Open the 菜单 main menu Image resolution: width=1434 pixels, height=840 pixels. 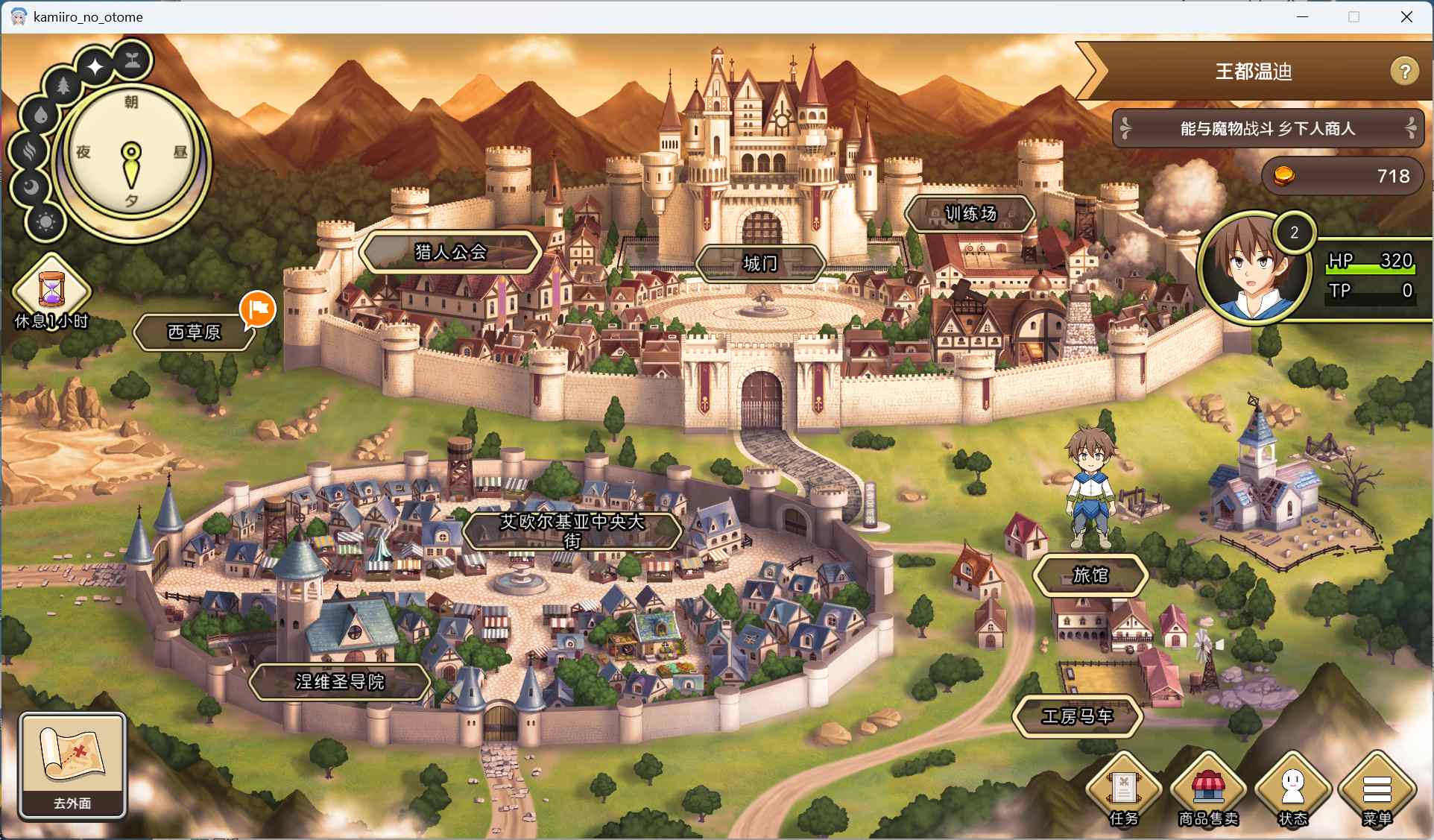point(1377,790)
